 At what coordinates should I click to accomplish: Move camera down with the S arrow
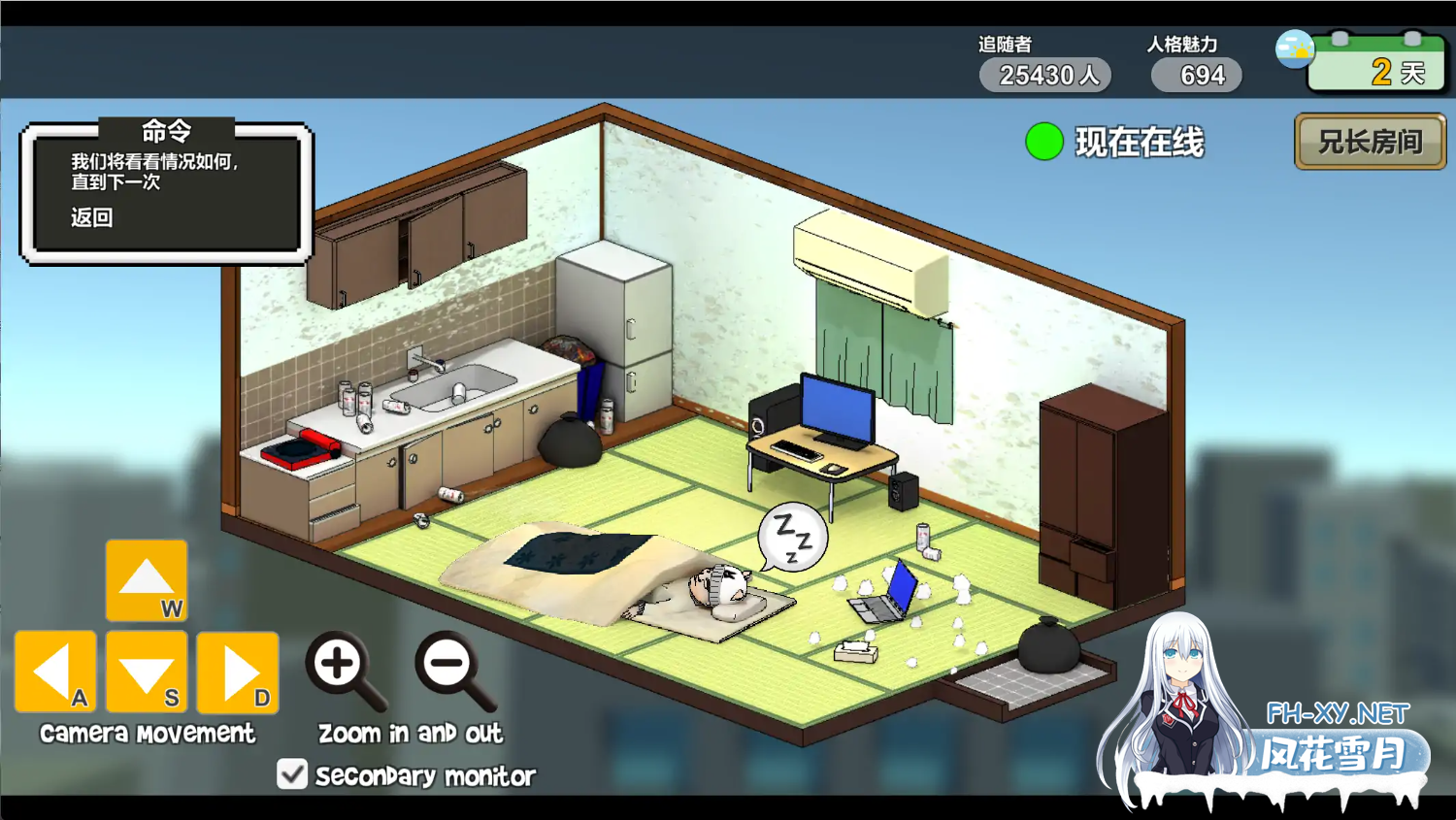147,672
